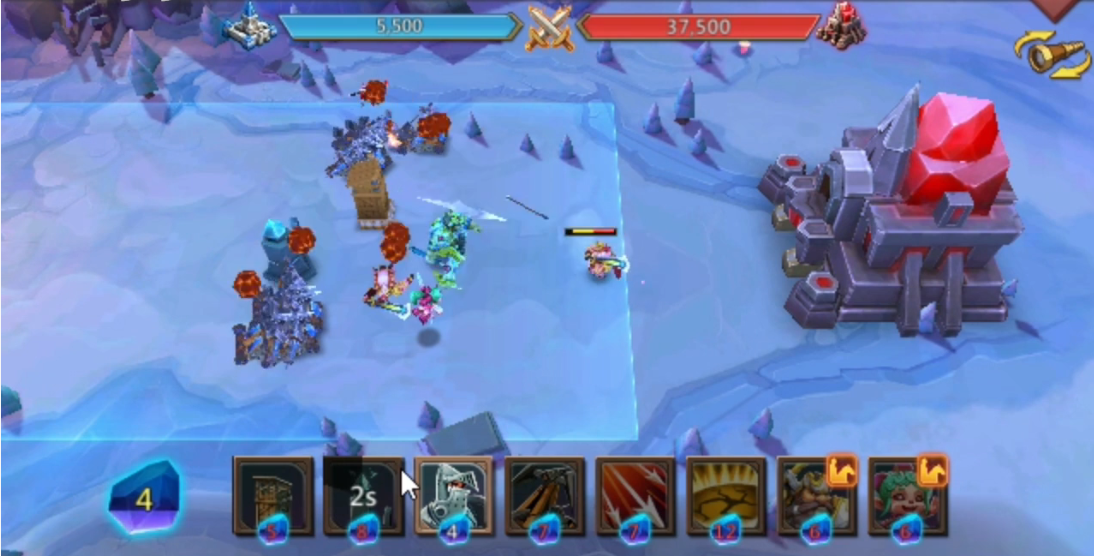Cast the golden ground-crack earthquake skill
Screen dimensions: 1094x556
[x=726, y=496]
